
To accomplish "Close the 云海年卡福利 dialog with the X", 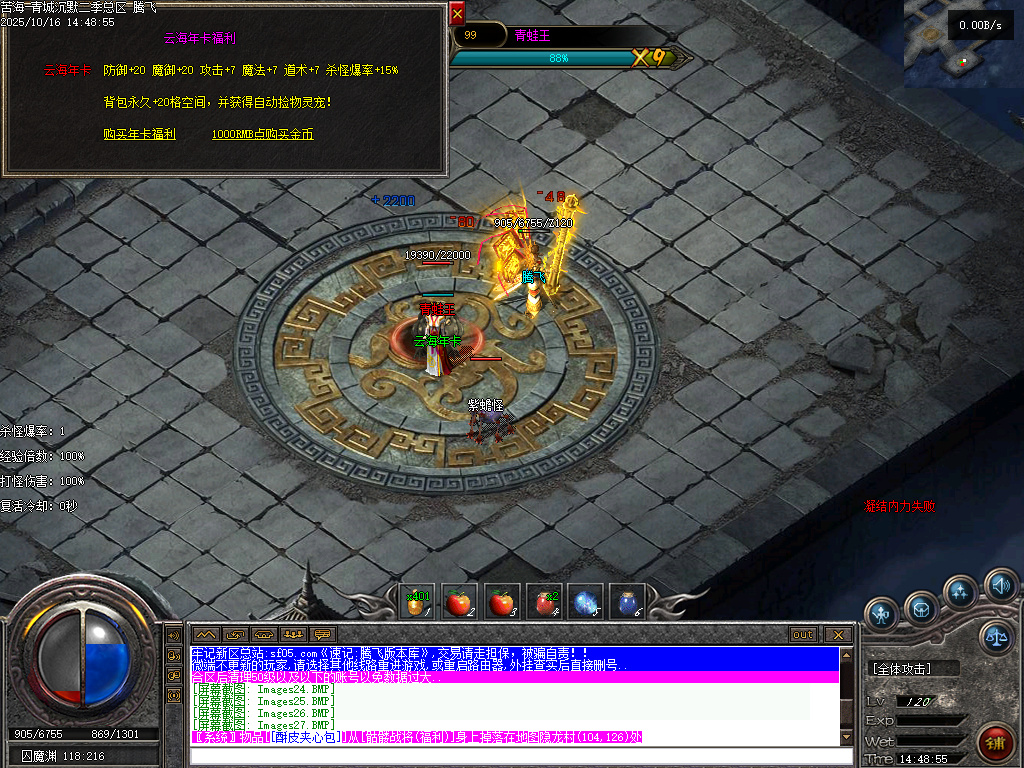I will point(457,14).
